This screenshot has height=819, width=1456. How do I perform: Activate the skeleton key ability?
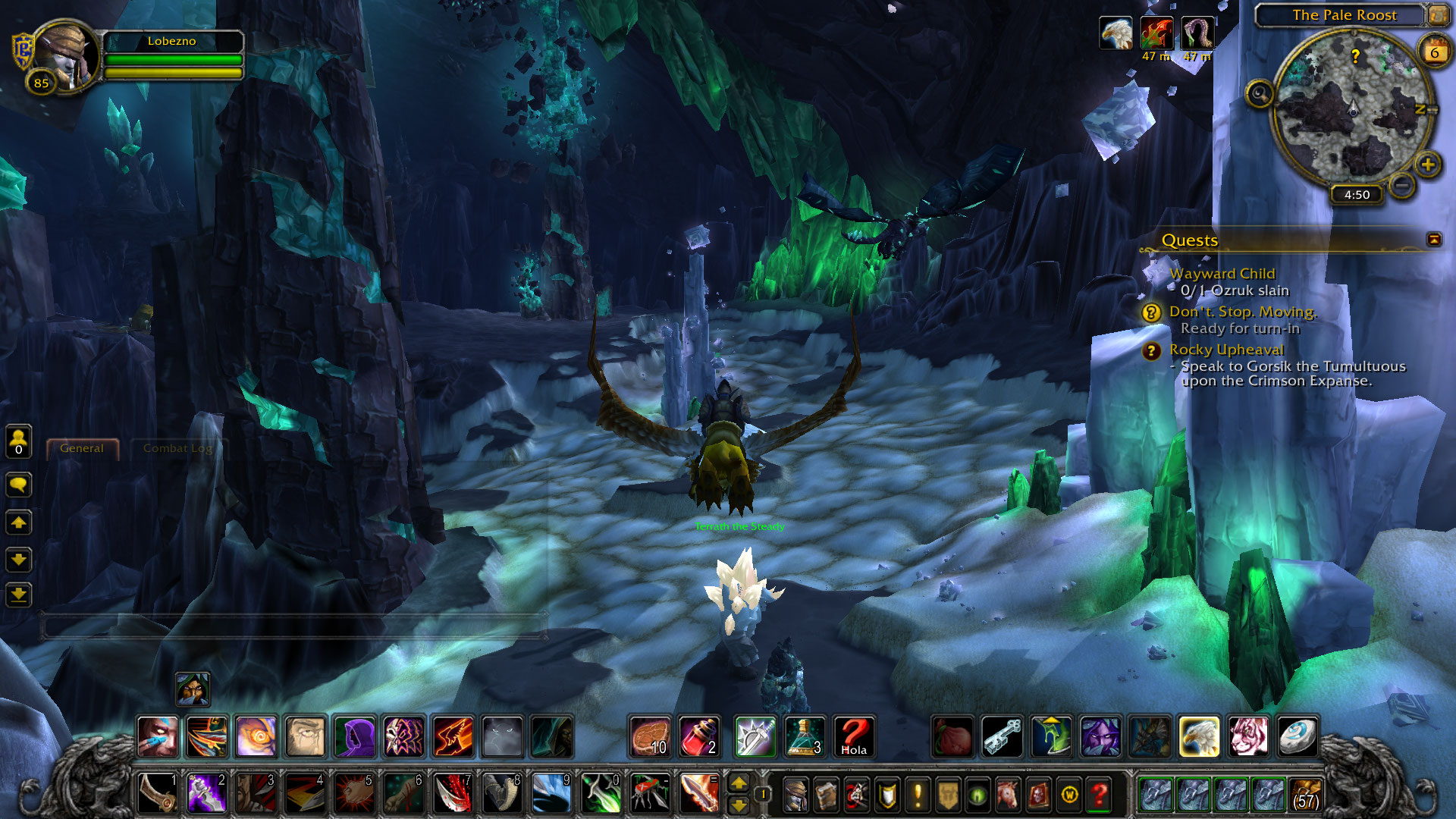(x=1002, y=736)
